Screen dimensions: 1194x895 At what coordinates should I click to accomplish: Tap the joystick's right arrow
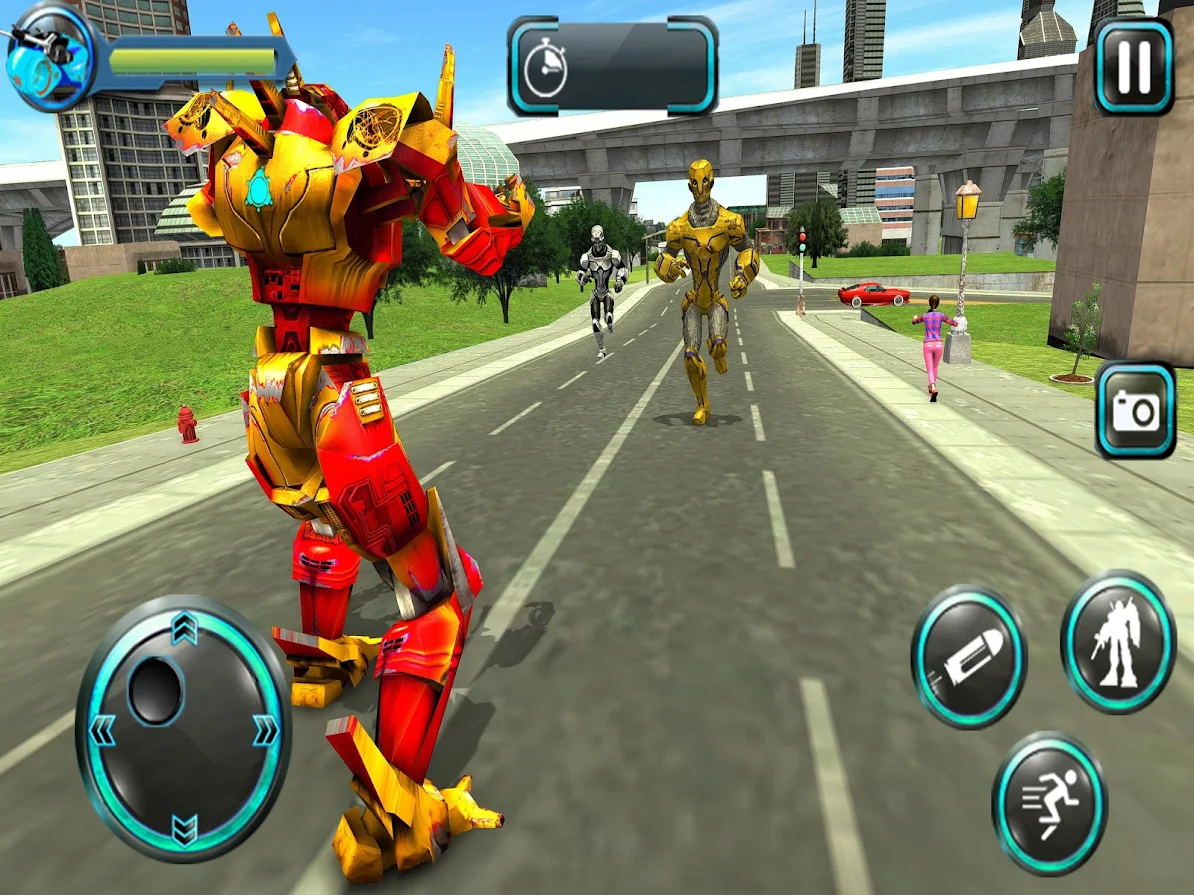pos(266,731)
